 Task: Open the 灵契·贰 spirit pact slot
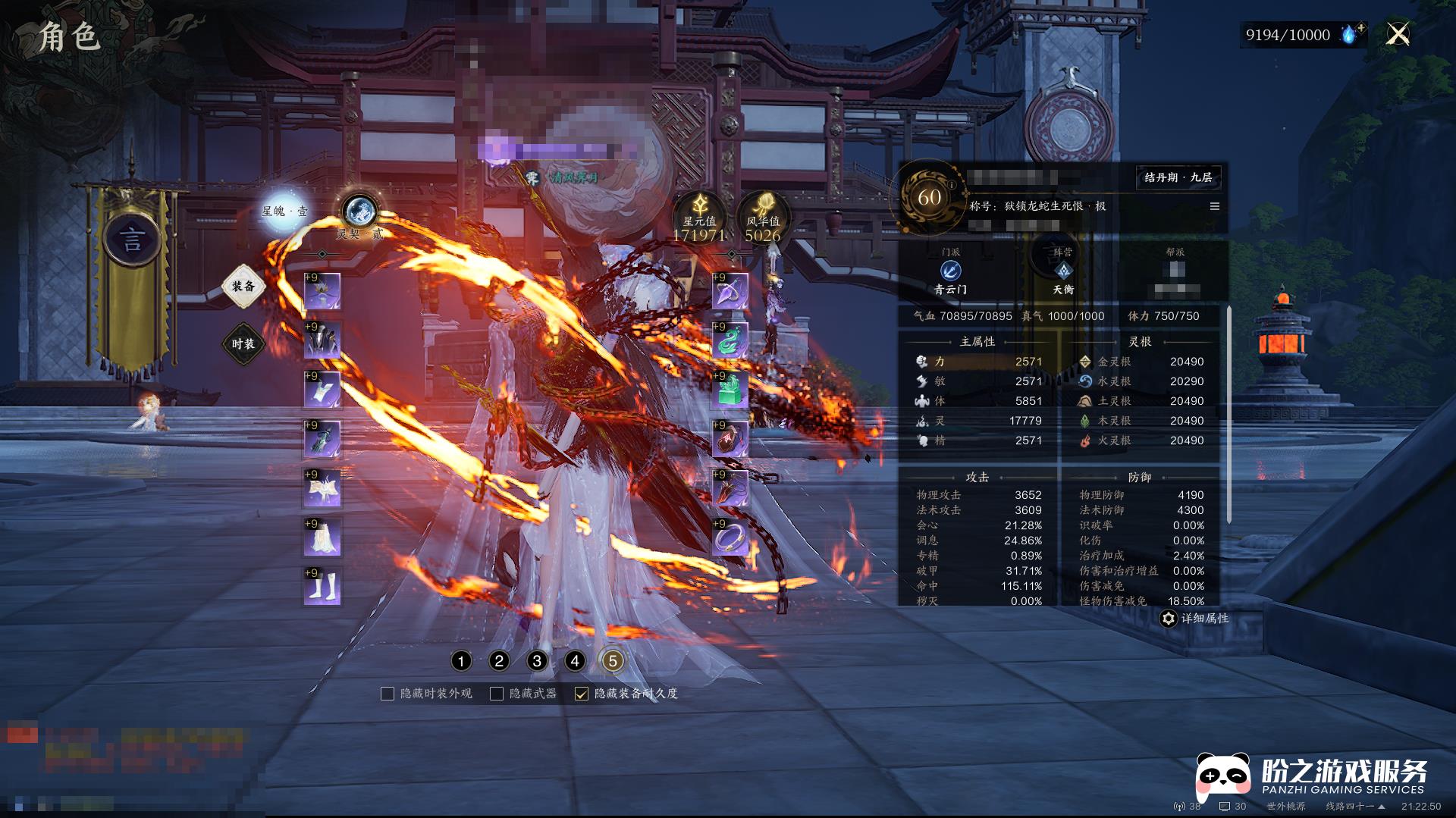click(359, 212)
